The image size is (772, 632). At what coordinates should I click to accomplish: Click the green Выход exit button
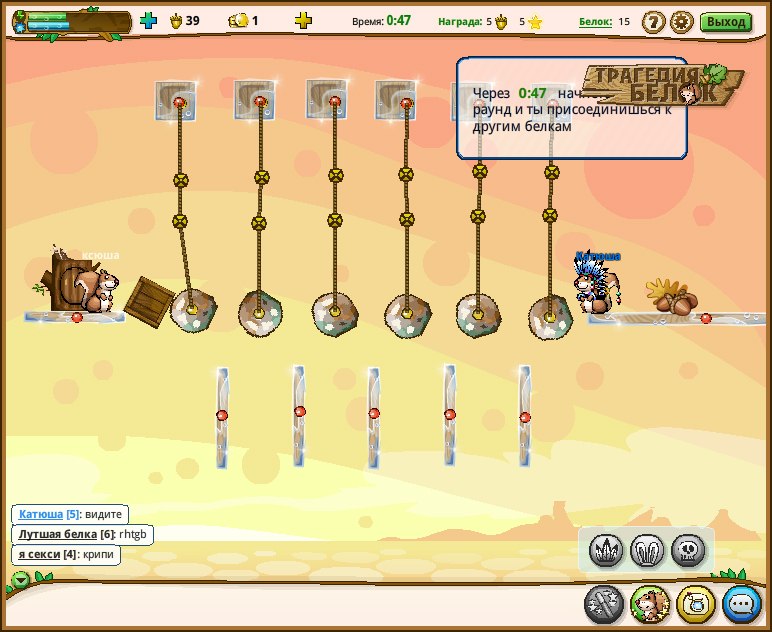click(726, 21)
